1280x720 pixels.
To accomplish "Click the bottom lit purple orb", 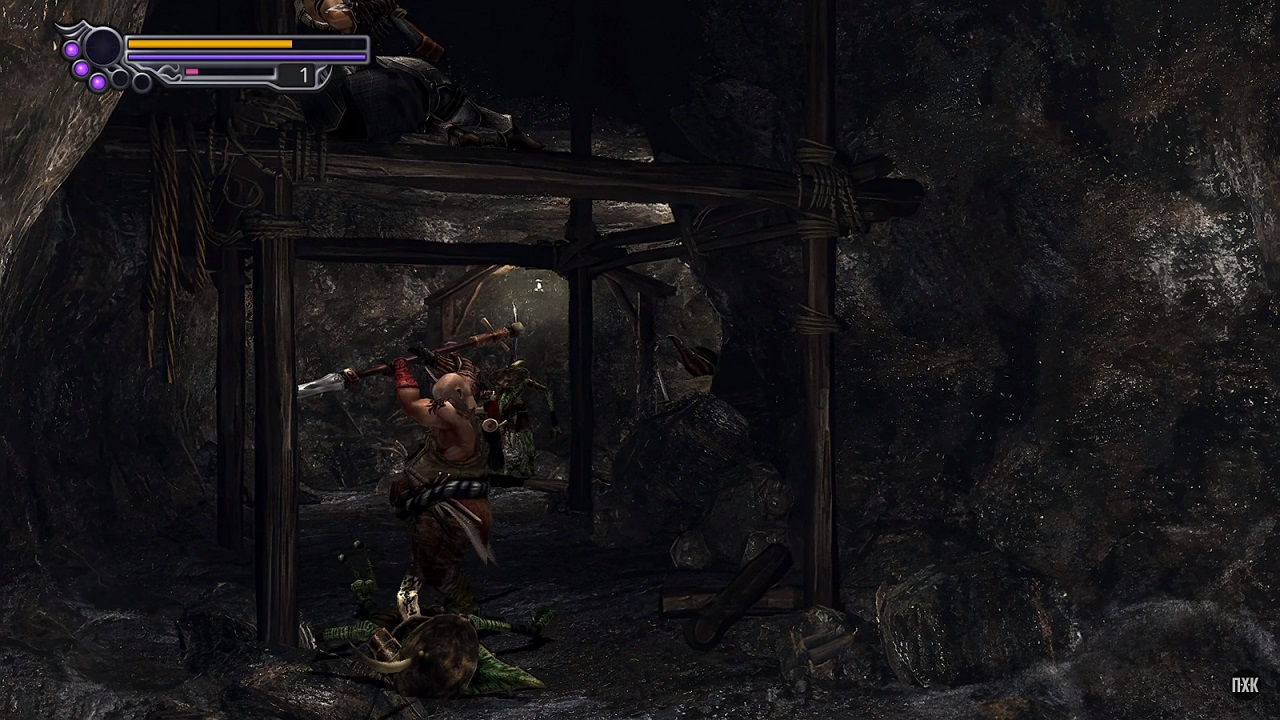I will 98,82.
